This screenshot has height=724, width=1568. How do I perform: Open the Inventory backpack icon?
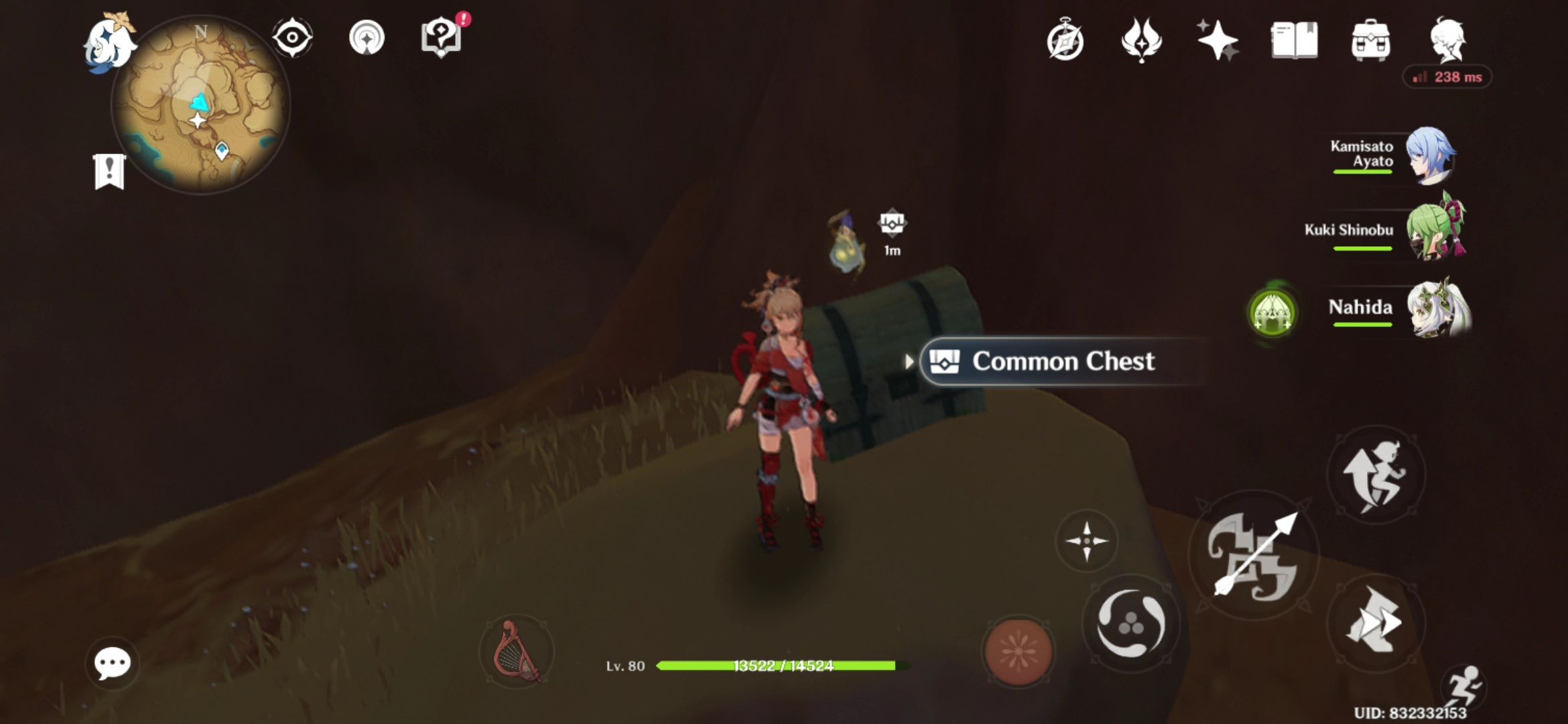pyautogui.click(x=1370, y=42)
